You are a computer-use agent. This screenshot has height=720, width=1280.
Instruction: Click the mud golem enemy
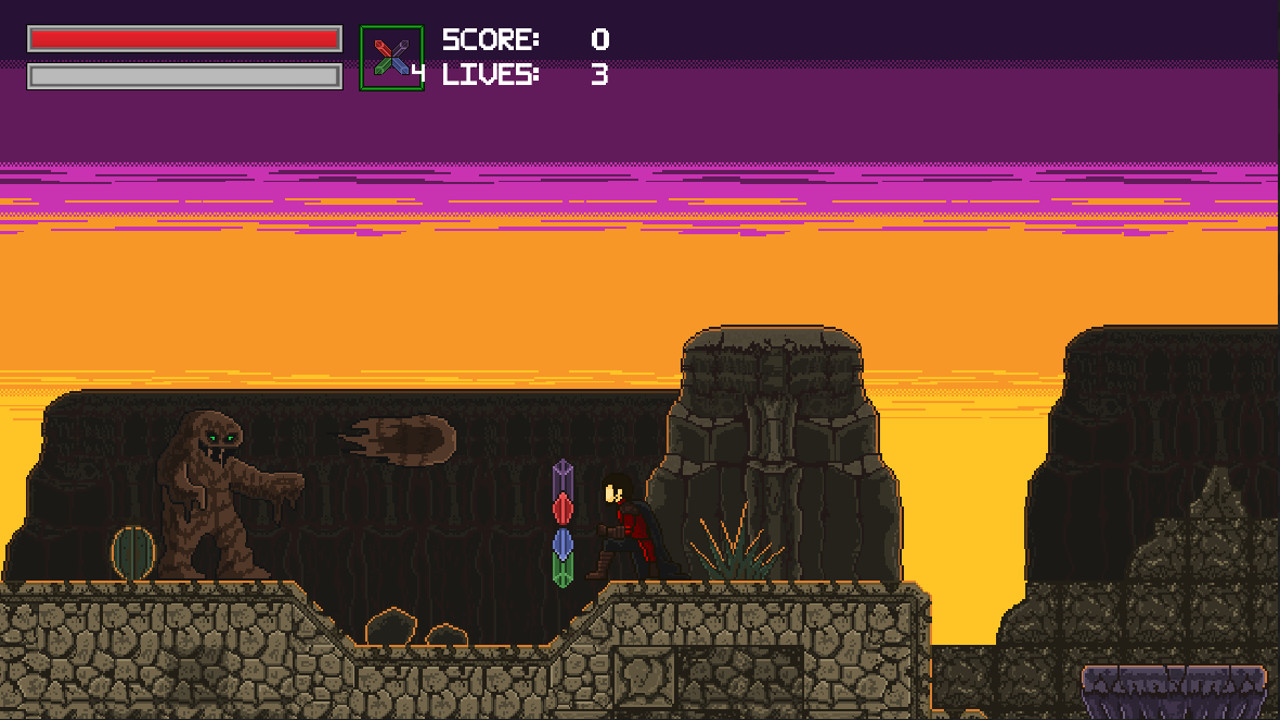(x=210, y=490)
